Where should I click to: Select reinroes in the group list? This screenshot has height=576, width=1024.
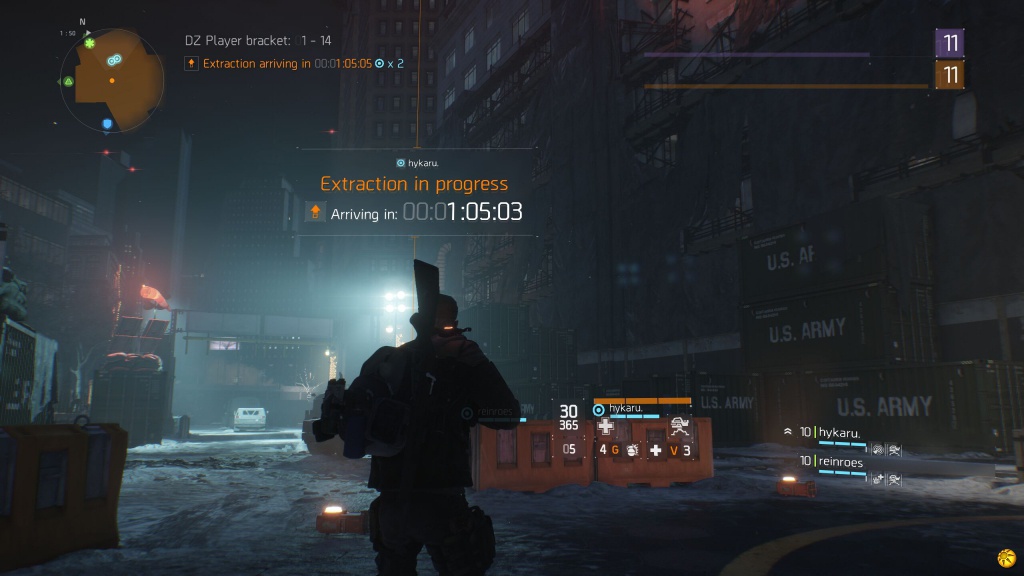840,461
